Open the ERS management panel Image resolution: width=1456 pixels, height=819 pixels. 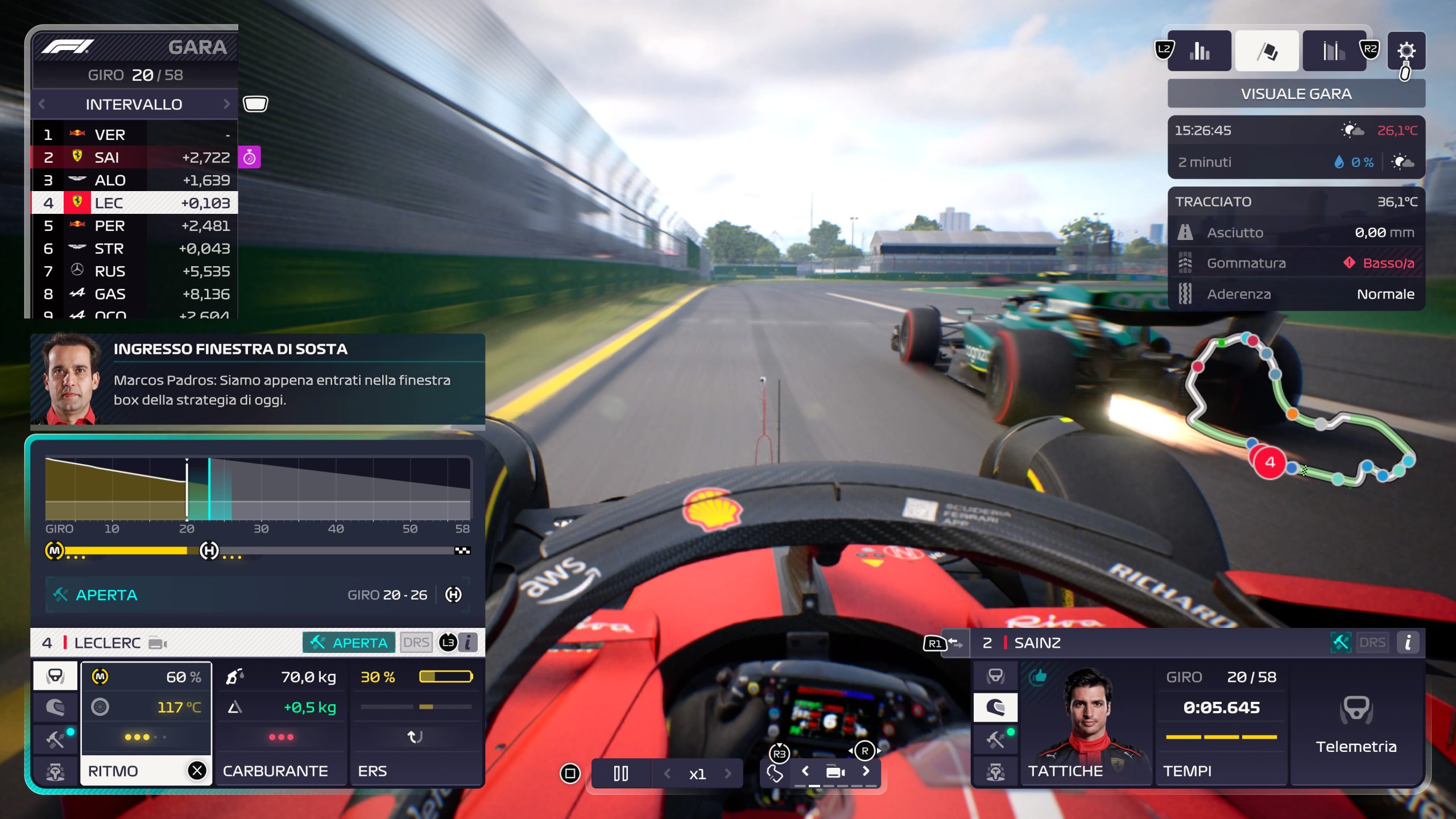[415, 723]
